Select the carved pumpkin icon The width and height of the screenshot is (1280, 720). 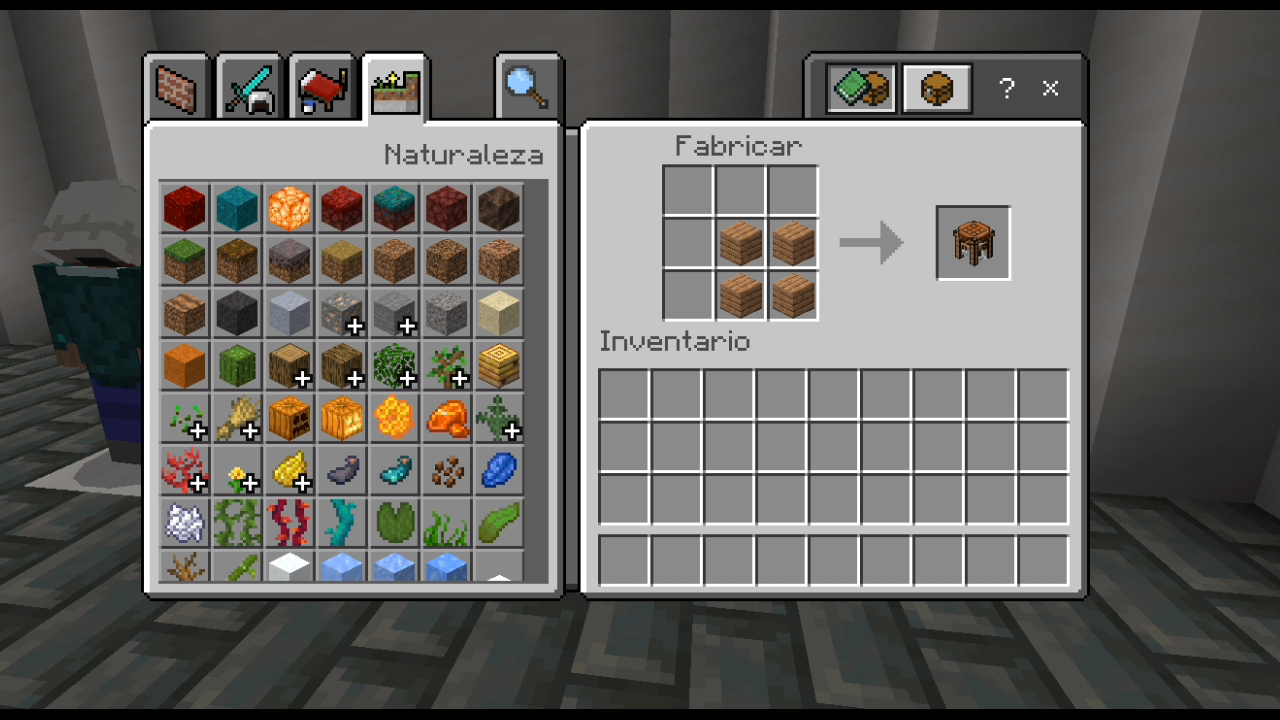click(x=289, y=419)
